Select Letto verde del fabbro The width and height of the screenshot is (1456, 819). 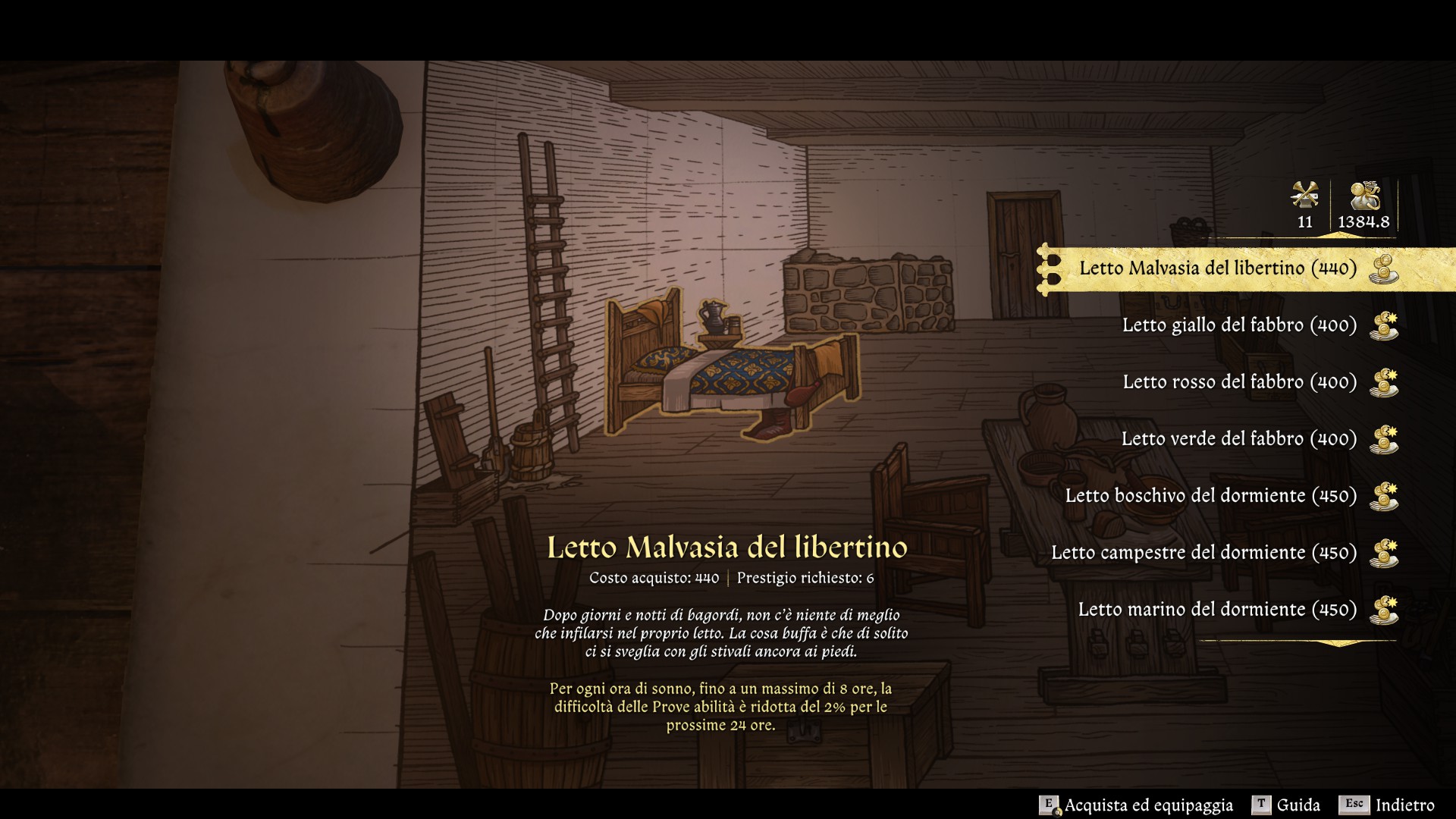(x=1238, y=439)
